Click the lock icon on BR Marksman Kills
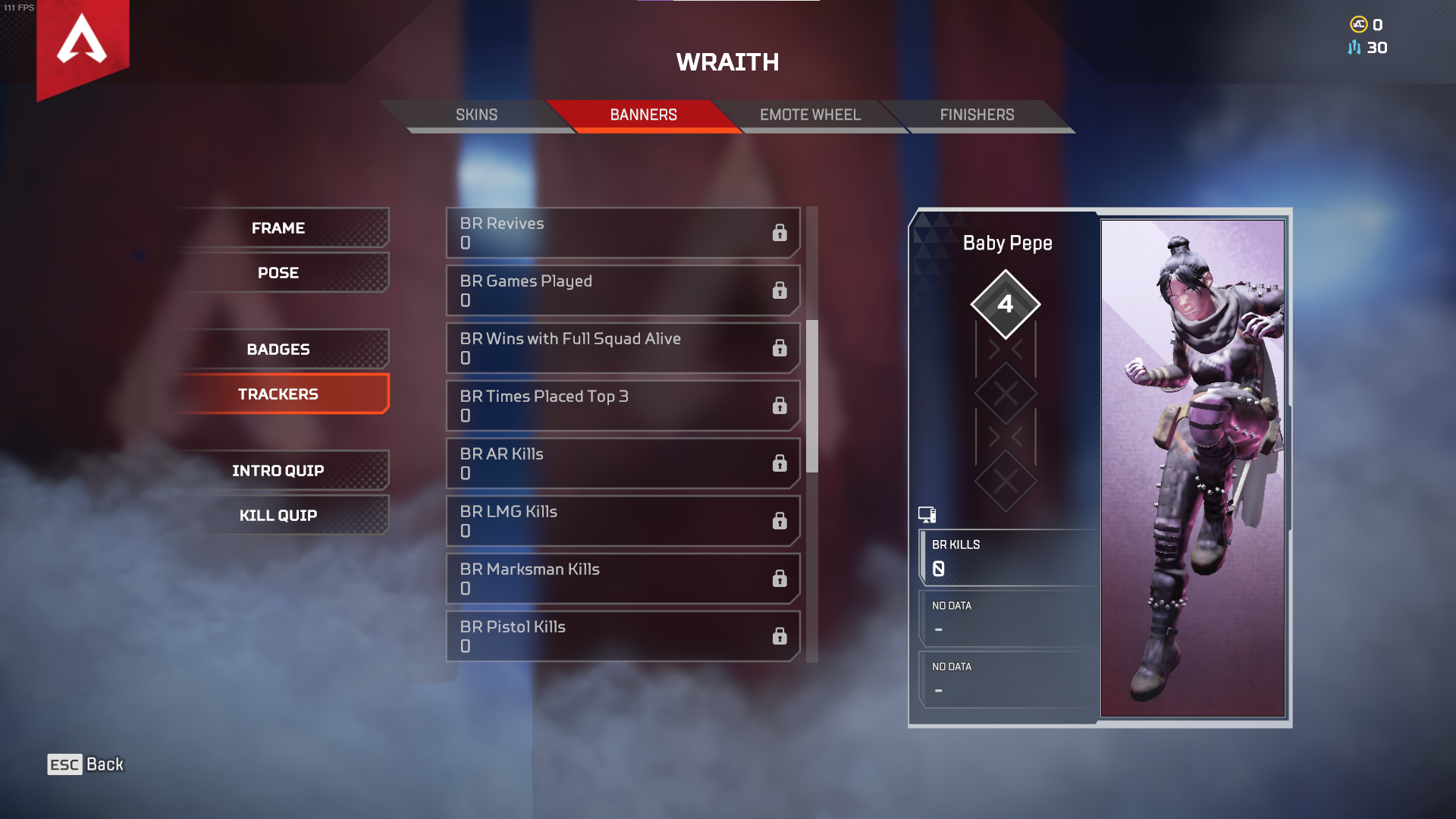 coord(780,579)
